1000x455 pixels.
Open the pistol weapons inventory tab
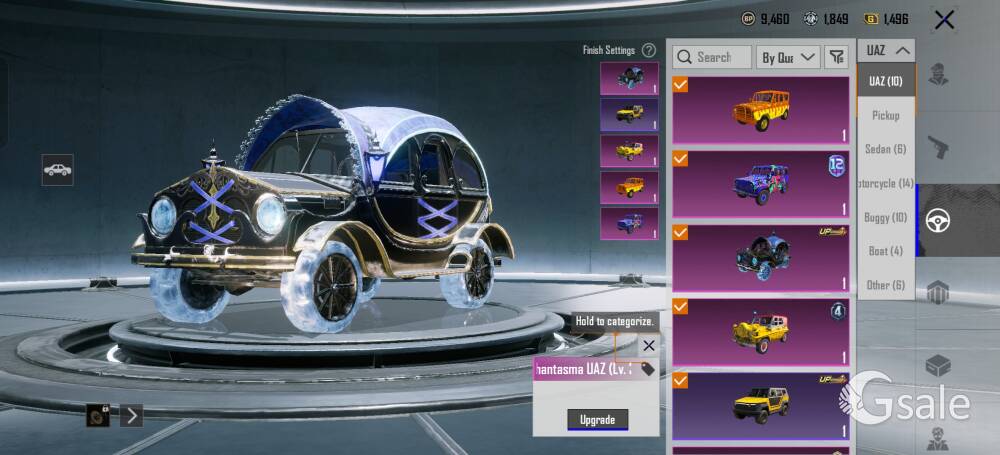(x=938, y=148)
